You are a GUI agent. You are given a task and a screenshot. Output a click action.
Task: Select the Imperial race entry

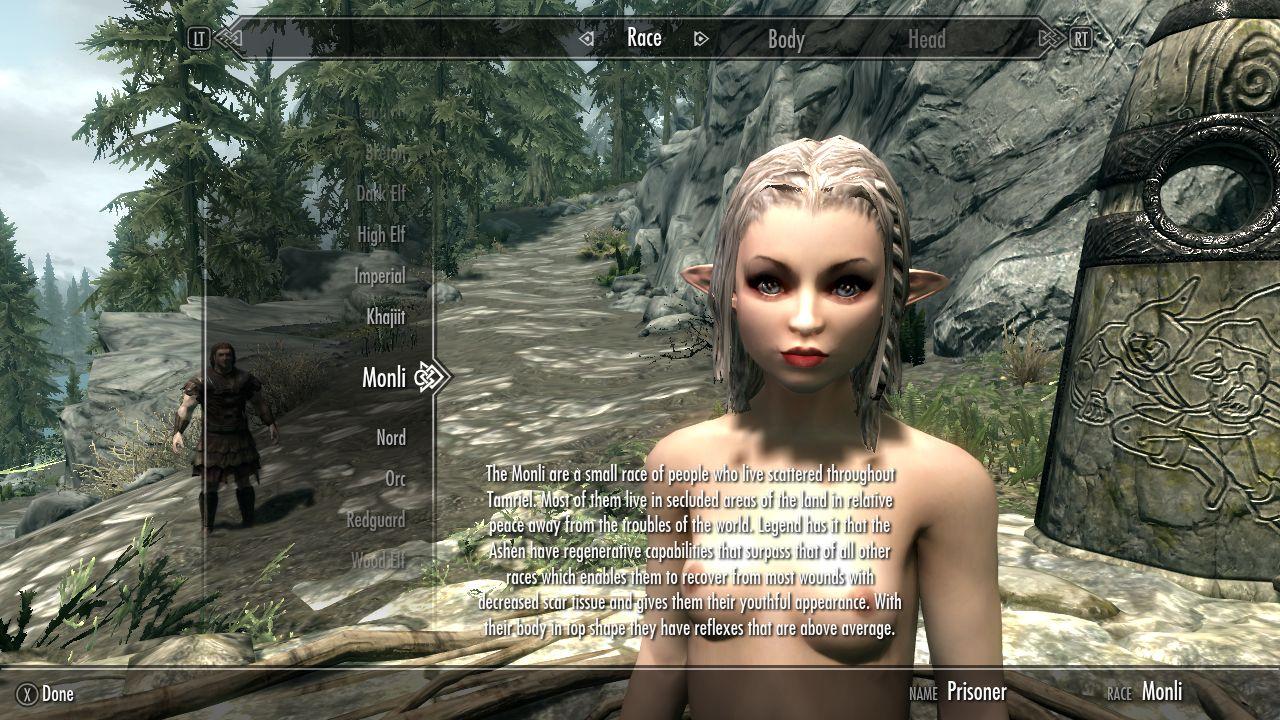pyautogui.click(x=380, y=276)
